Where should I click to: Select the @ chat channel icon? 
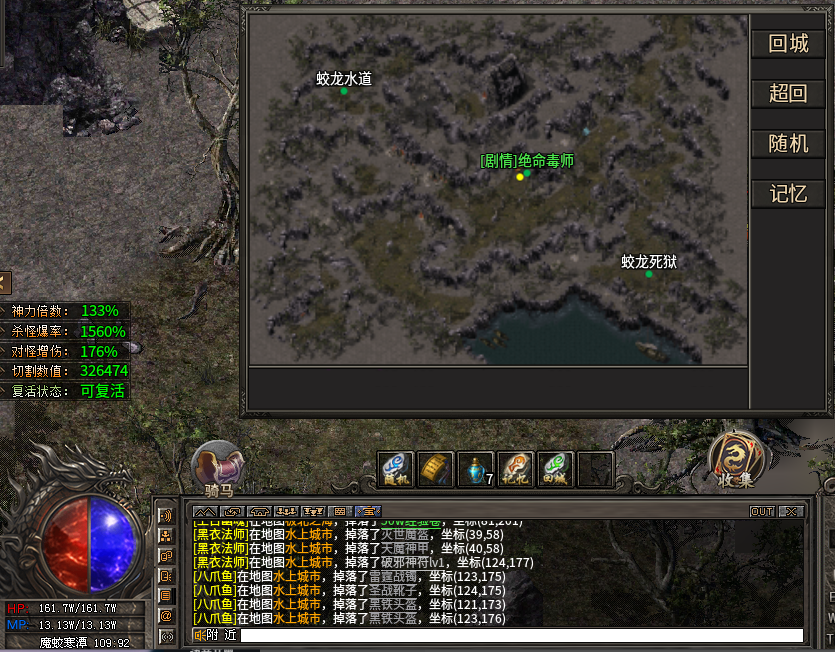pos(166,616)
